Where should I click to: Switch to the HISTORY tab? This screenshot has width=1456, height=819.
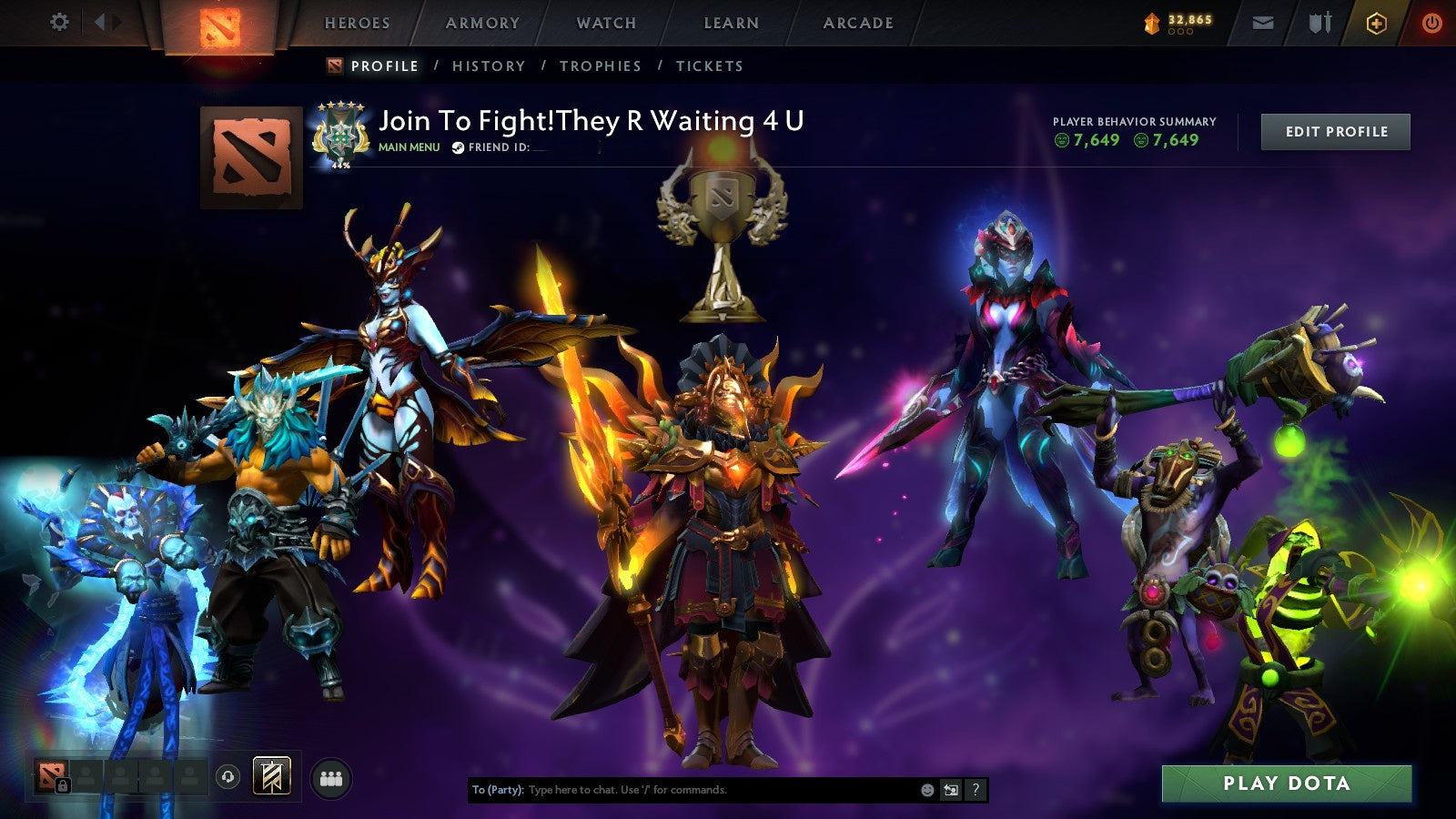[488, 66]
